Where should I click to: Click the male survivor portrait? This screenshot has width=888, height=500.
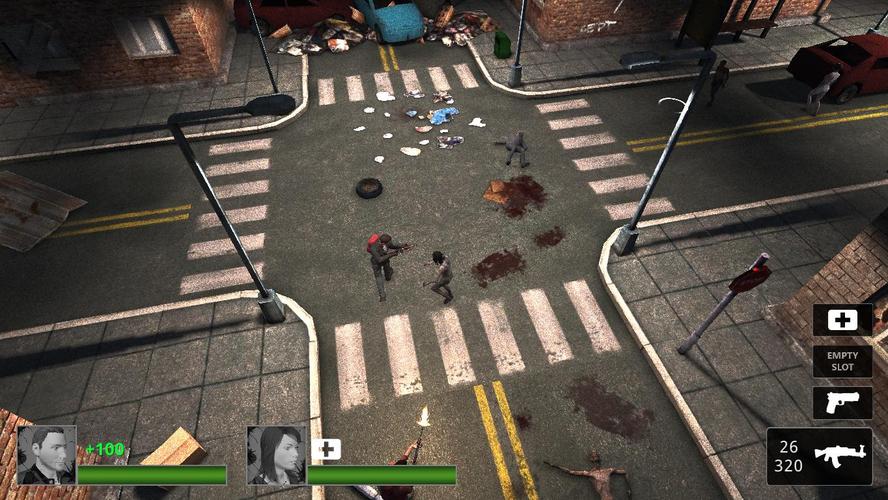coord(46,456)
